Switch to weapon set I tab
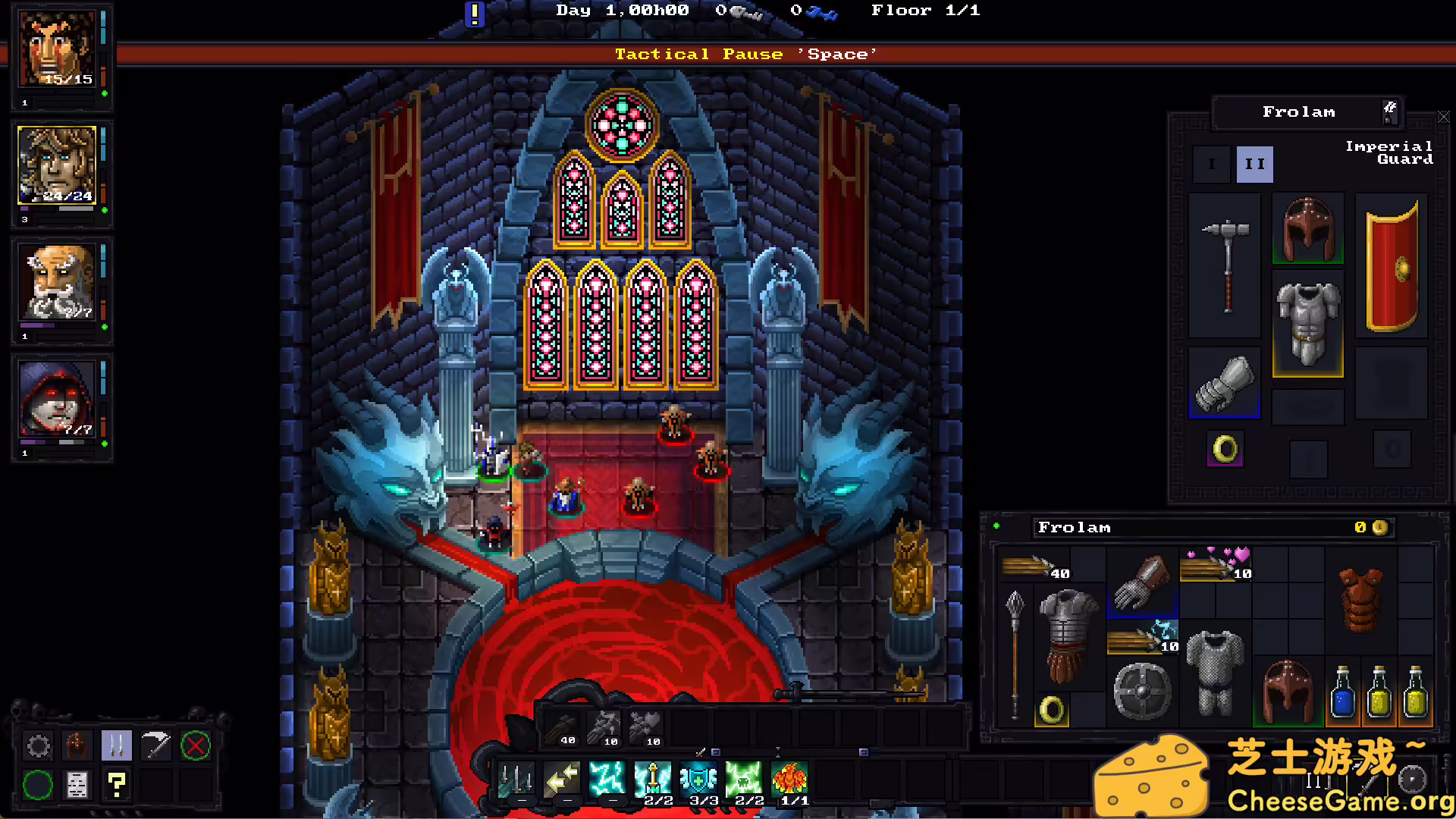Viewport: 1456px width, 819px height. tap(1211, 164)
